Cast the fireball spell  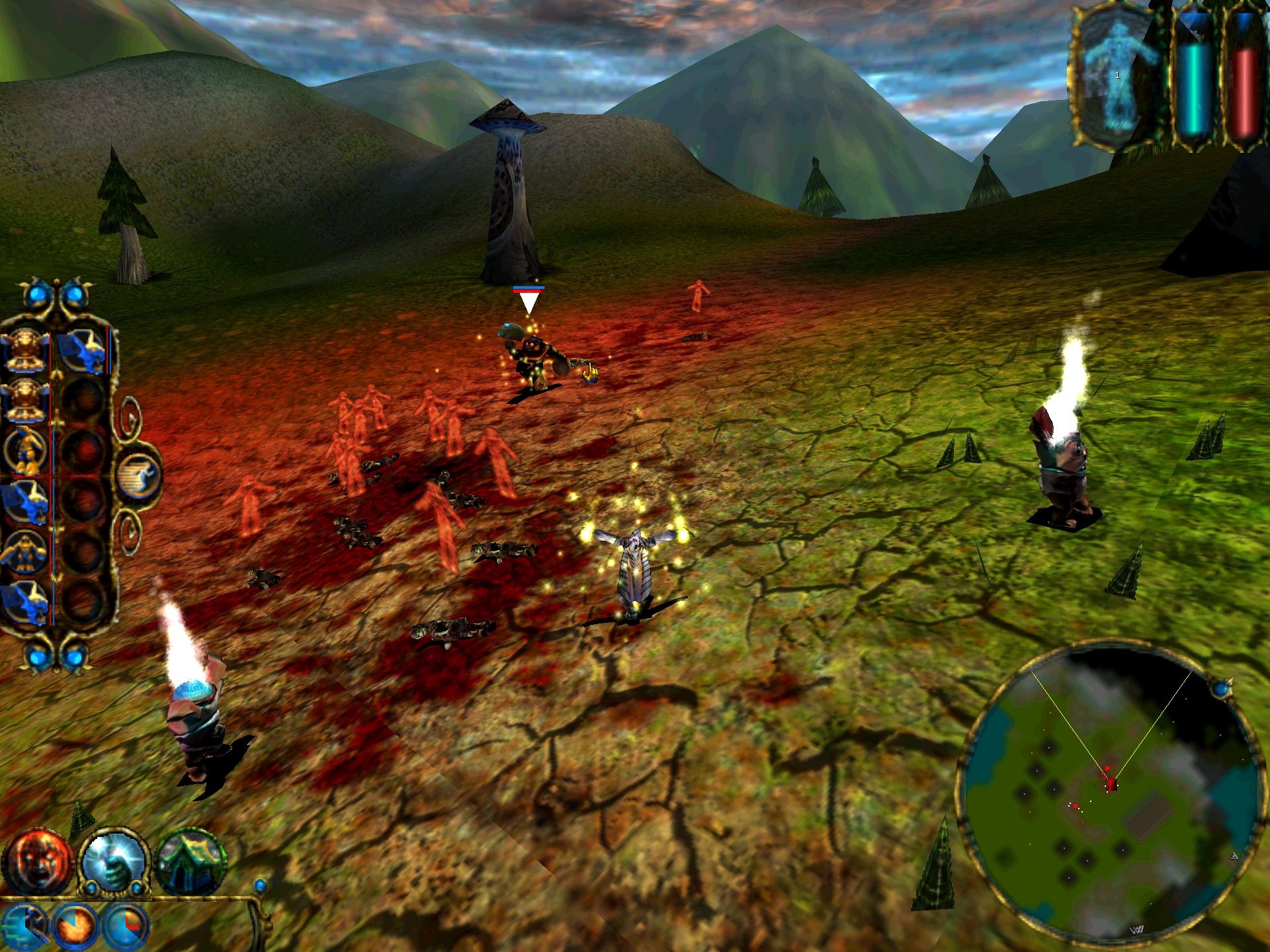[76, 926]
